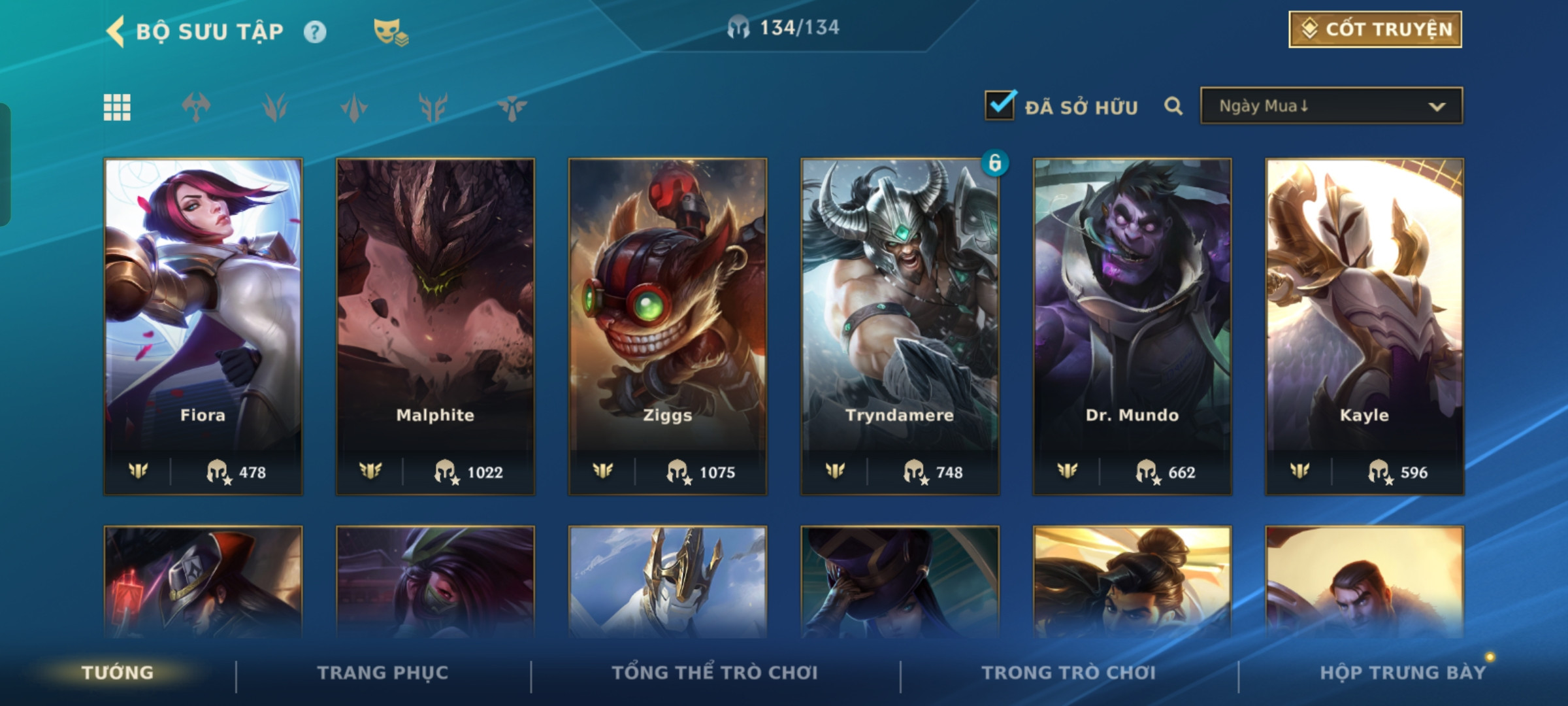1568x706 pixels.
Task: Toggle the Đã Sở Hữu checkbox
Action: tap(1000, 106)
